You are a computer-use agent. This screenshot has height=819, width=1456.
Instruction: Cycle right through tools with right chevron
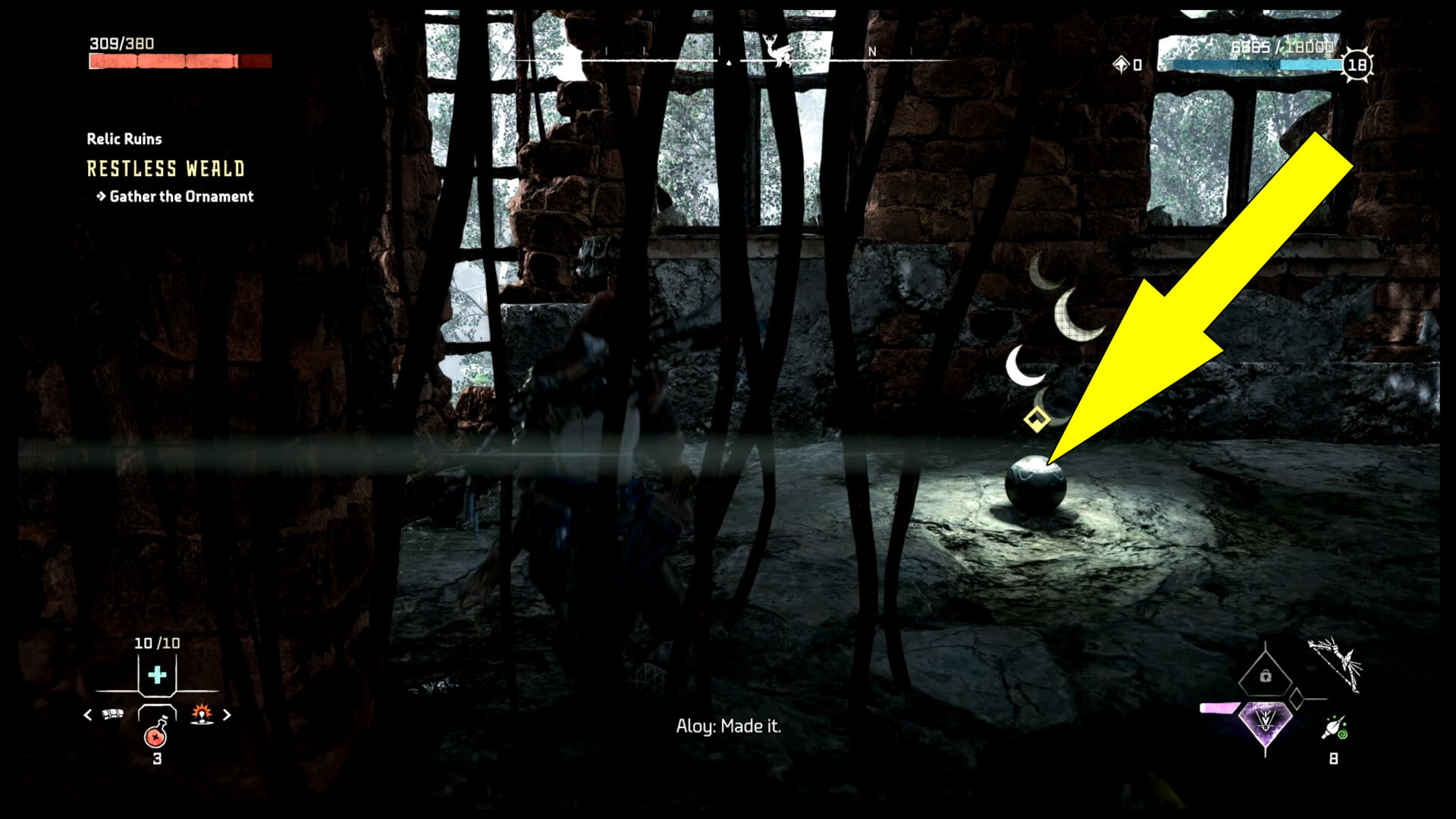[x=227, y=715]
